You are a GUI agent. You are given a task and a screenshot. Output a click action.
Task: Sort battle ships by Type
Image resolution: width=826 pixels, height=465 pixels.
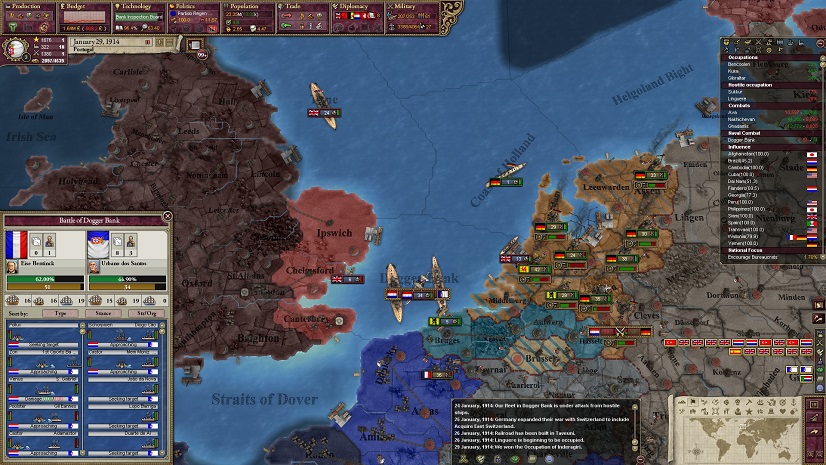(x=61, y=313)
